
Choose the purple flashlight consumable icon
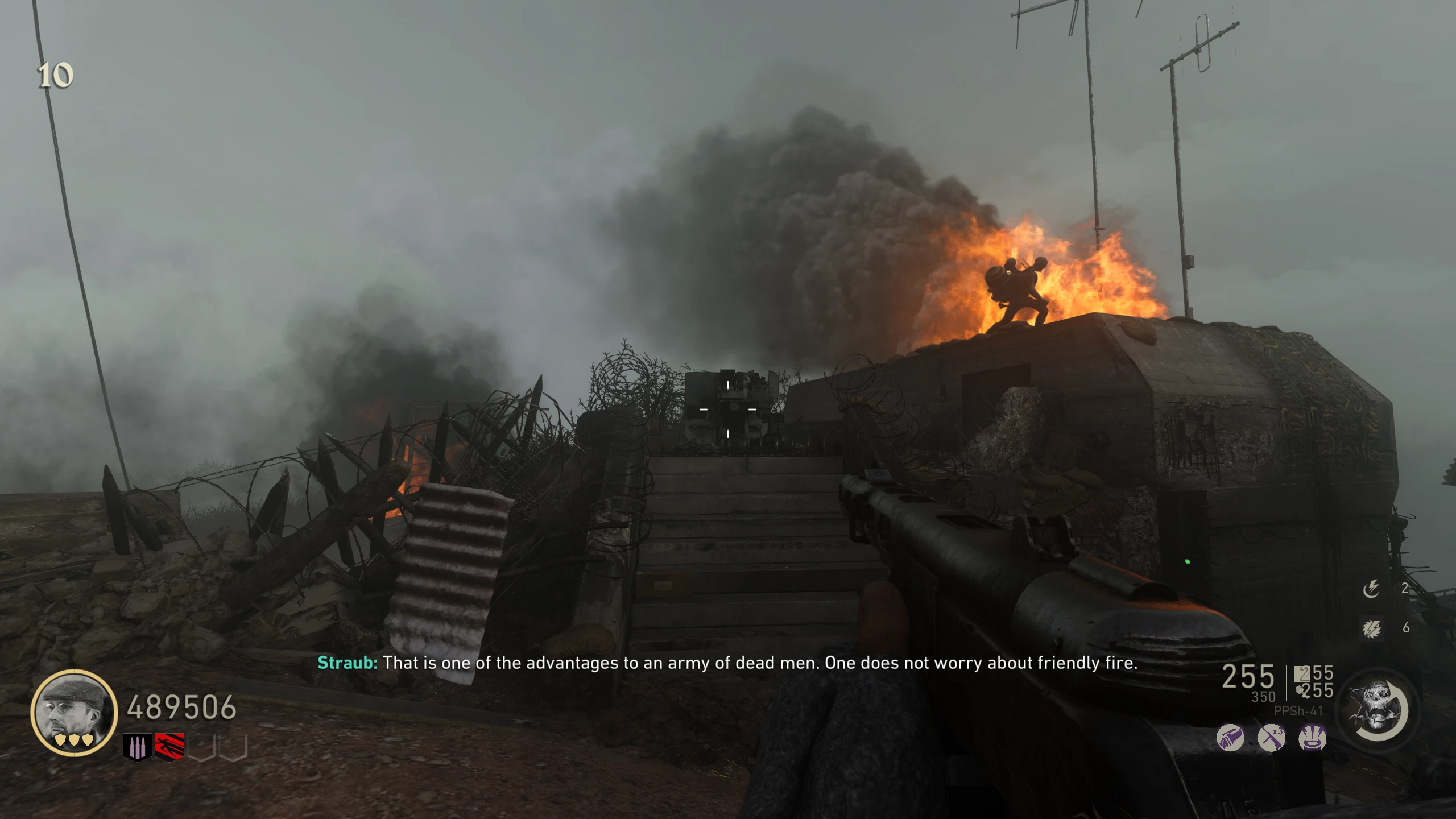click(x=1230, y=739)
